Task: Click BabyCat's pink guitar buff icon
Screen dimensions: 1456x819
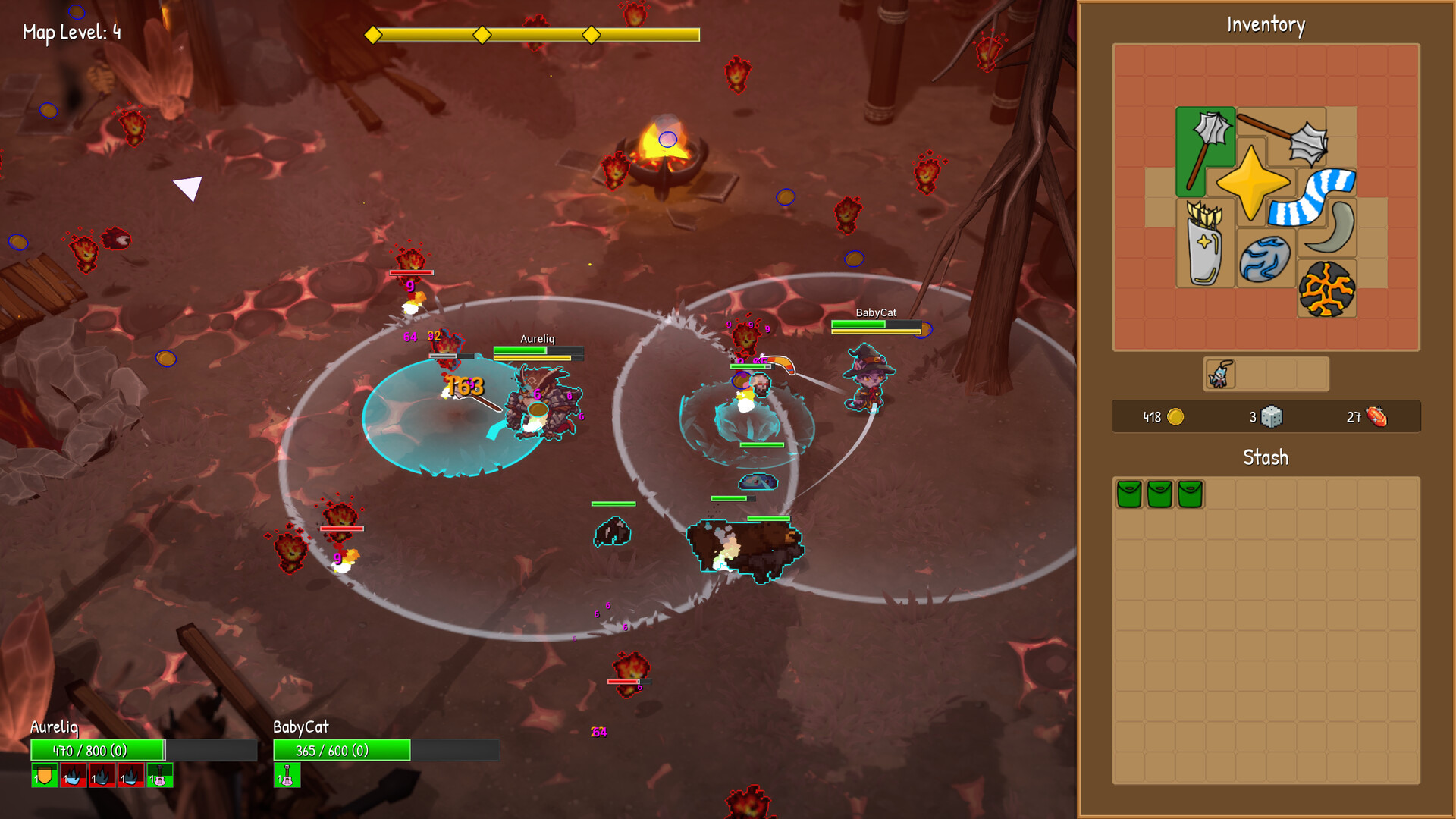Action: [x=287, y=776]
